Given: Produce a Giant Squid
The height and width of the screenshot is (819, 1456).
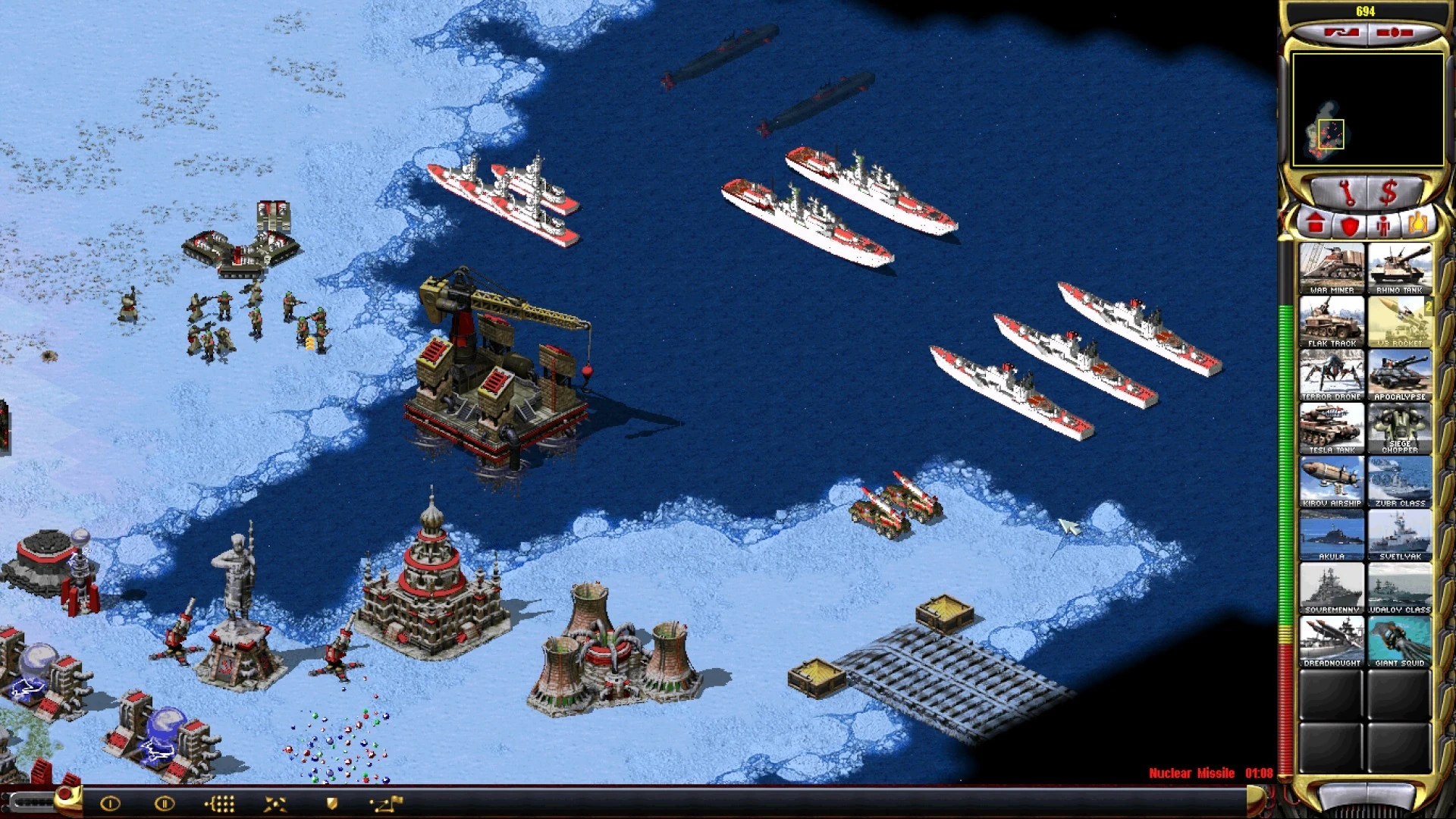Looking at the screenshot, I should point(1399,641).
